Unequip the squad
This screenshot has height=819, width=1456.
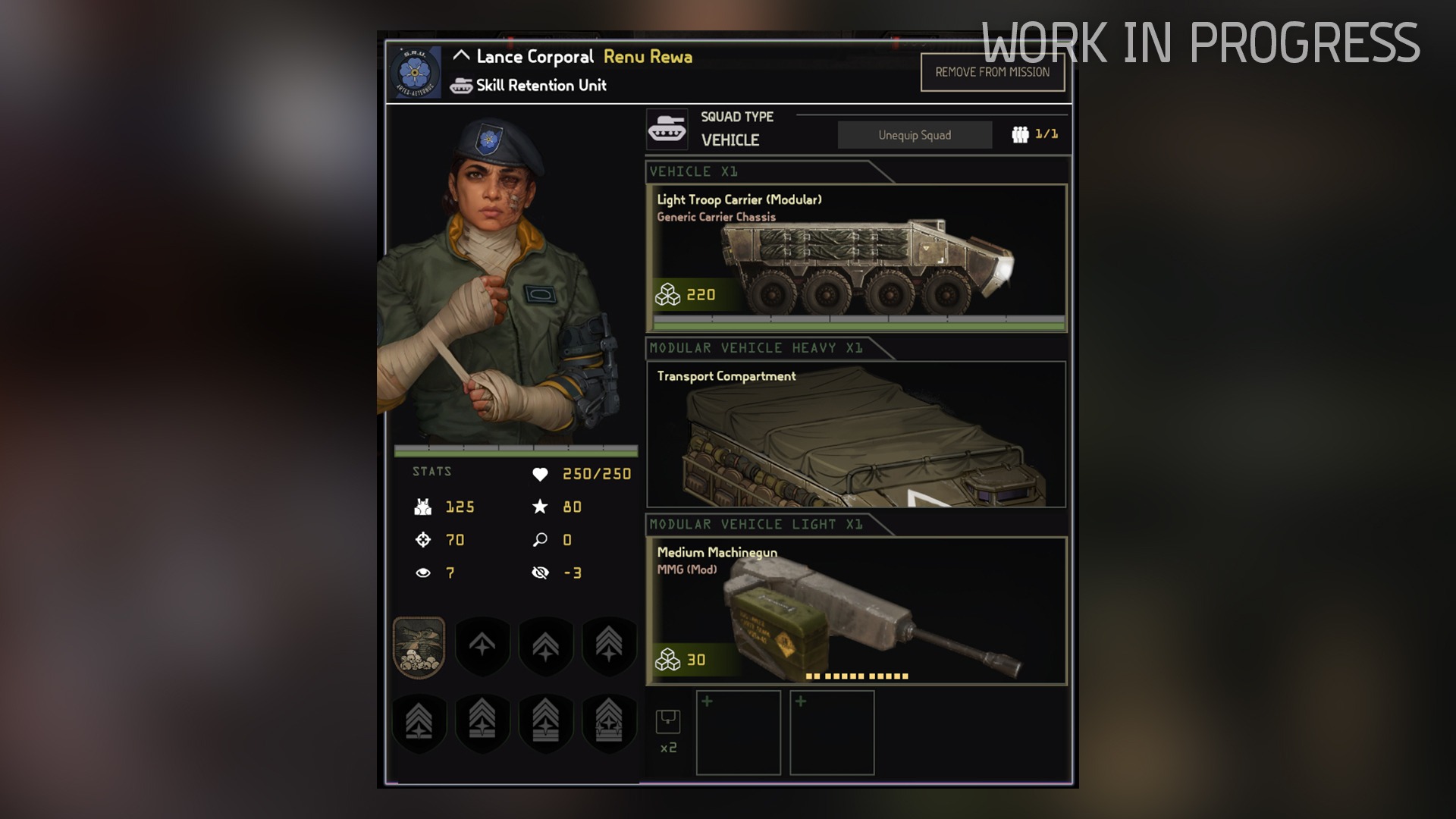click(x=915, y=135)
